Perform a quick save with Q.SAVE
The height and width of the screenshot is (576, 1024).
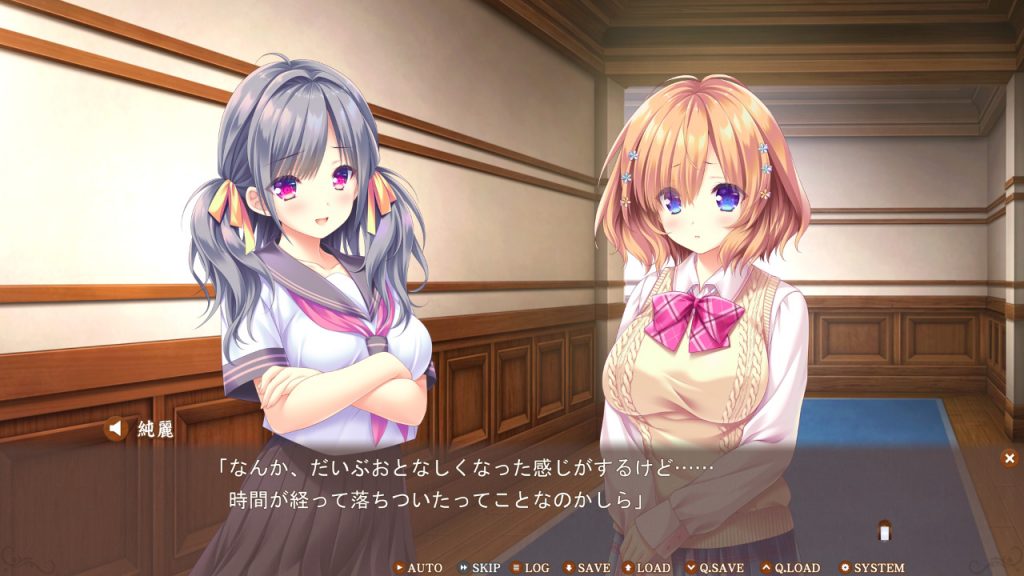coord(714,568)
